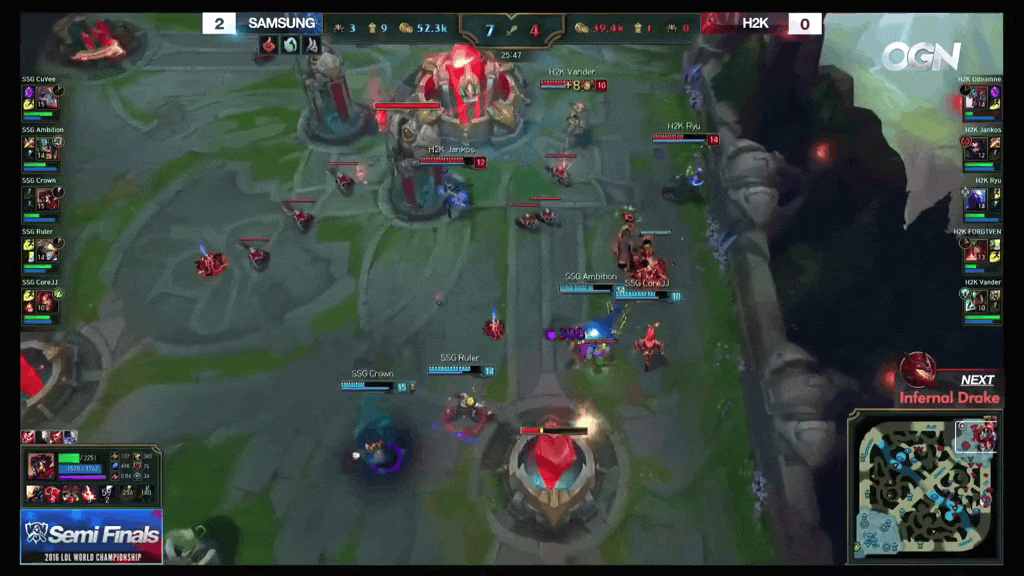This screenshot has width=1024, height=576.
Task: Click the first ability icon in champion panel
Action: pyautogui.click(x=33, y=494)
